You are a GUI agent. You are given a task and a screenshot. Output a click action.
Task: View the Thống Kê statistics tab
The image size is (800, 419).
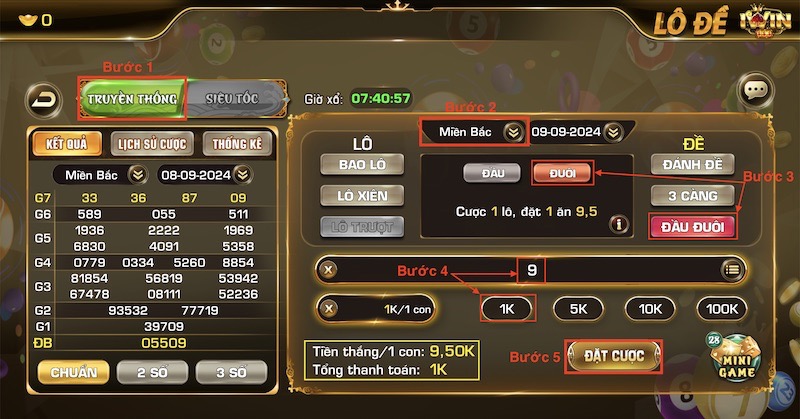click(x=238, y=144)
